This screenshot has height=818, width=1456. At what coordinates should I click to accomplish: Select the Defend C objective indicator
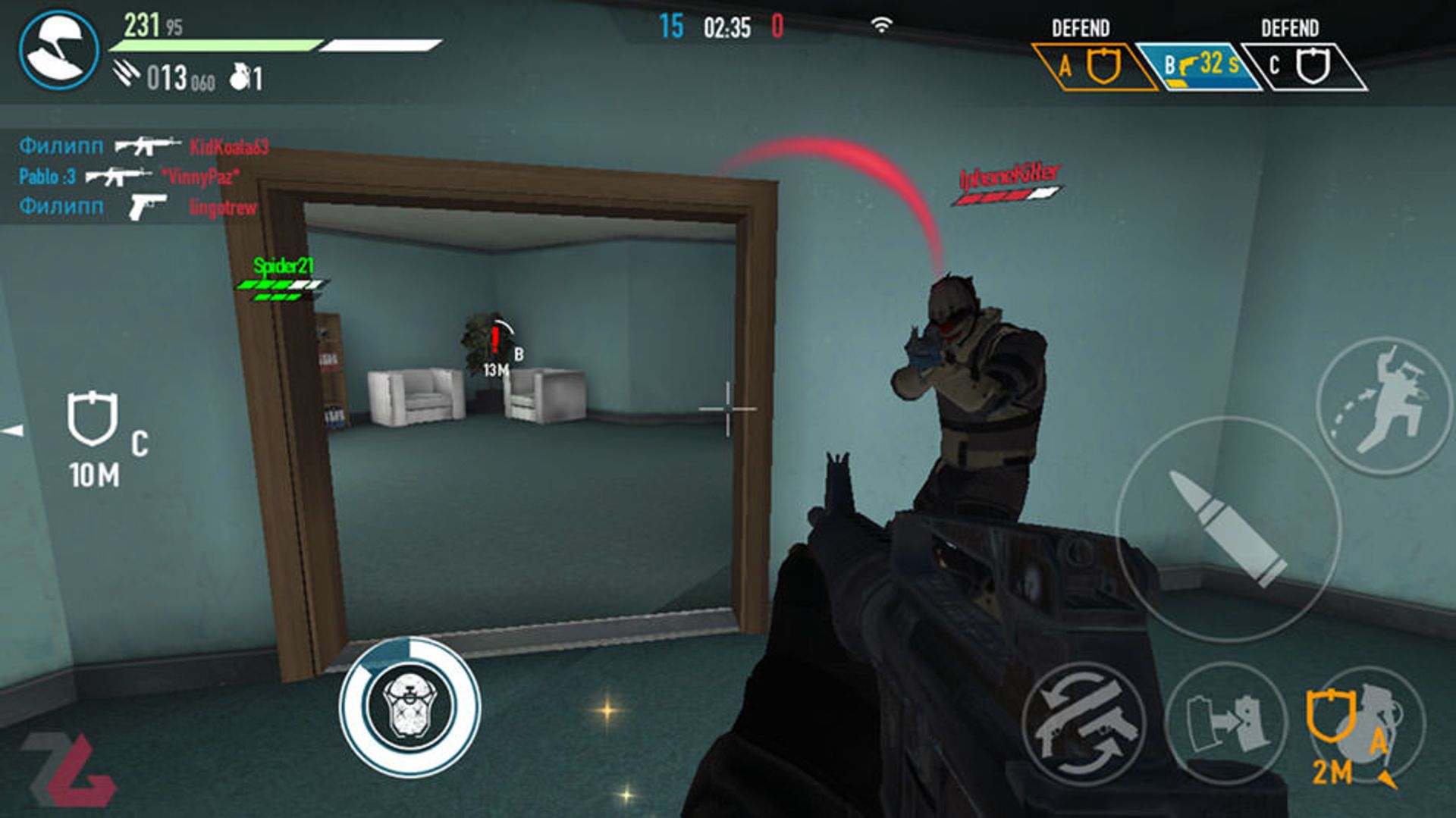coord(1303,67)
